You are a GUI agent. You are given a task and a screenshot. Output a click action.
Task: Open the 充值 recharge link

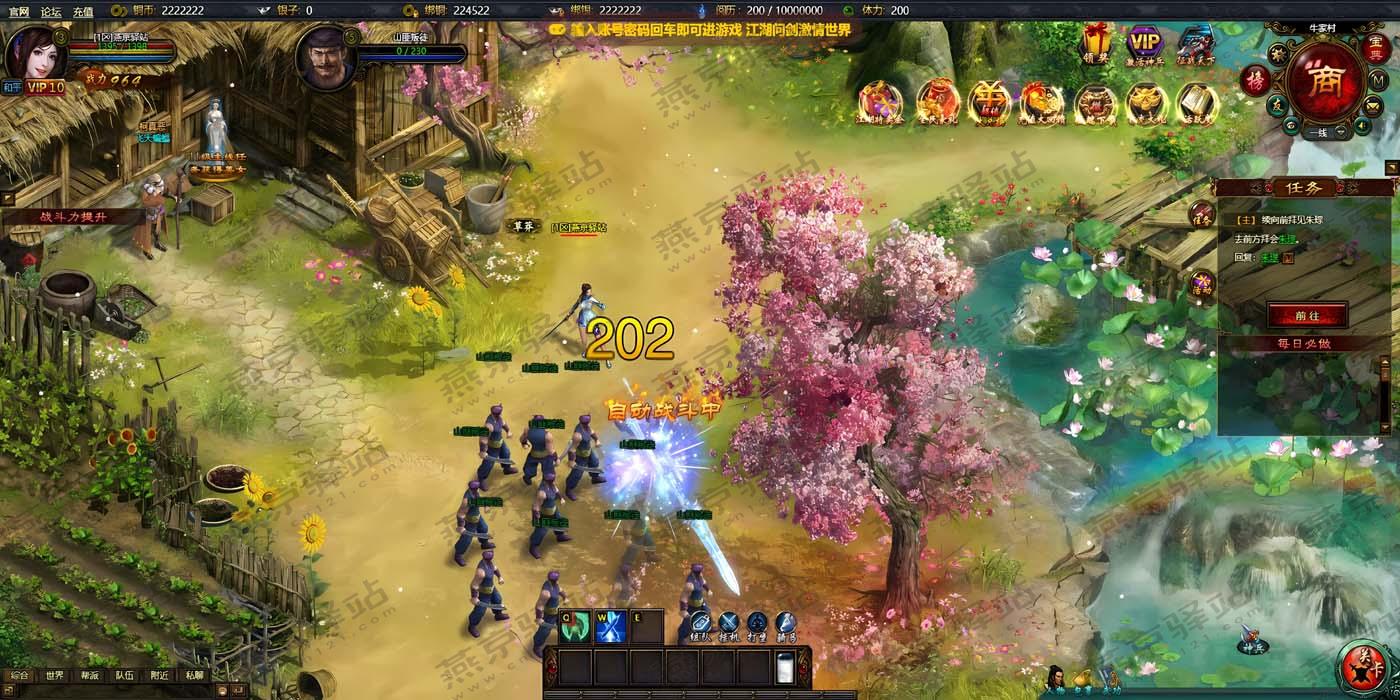tap(83, 11)
